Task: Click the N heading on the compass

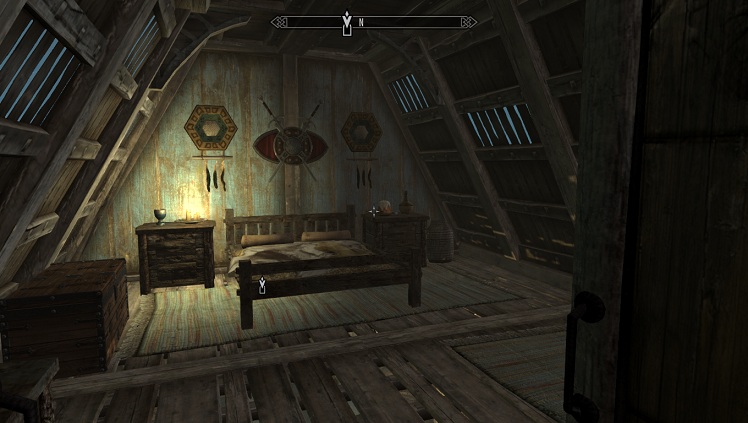Action: [361, 21]
